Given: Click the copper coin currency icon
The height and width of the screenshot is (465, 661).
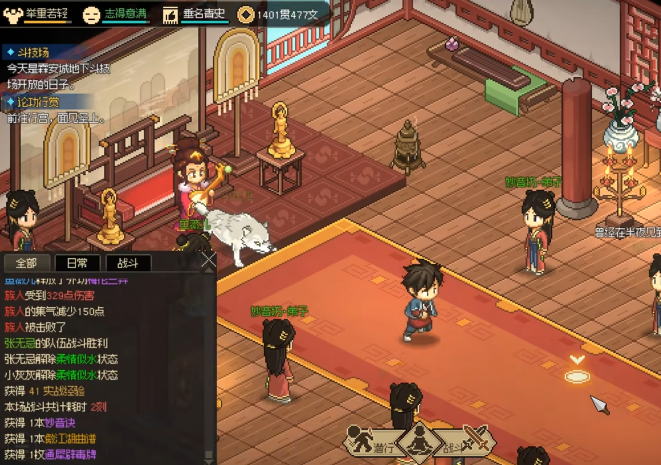Looking at the screenshot, I should (x=245, y=14).
